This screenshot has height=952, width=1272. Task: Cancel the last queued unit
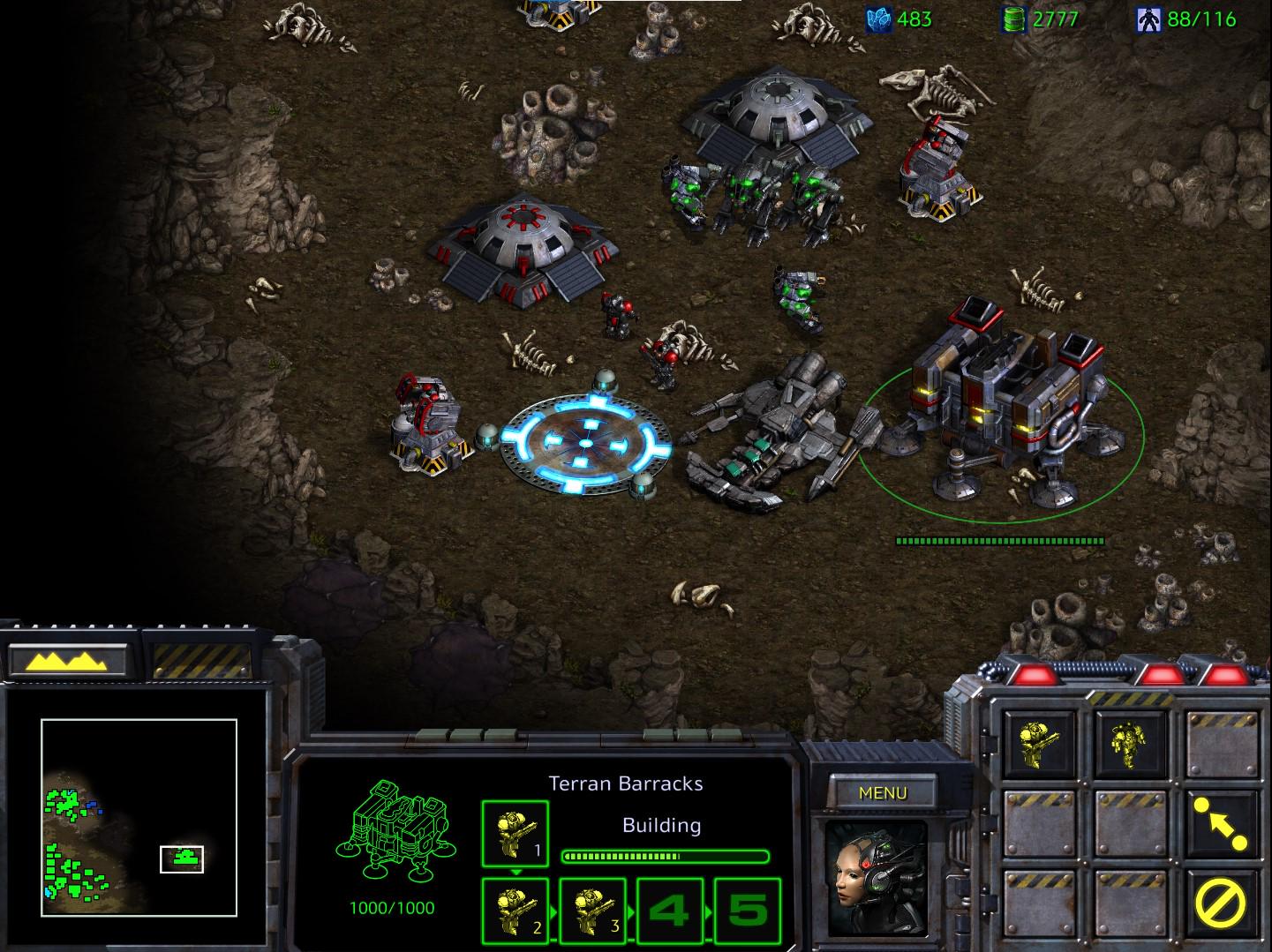pyautogui.click(x=1222, y=904)
